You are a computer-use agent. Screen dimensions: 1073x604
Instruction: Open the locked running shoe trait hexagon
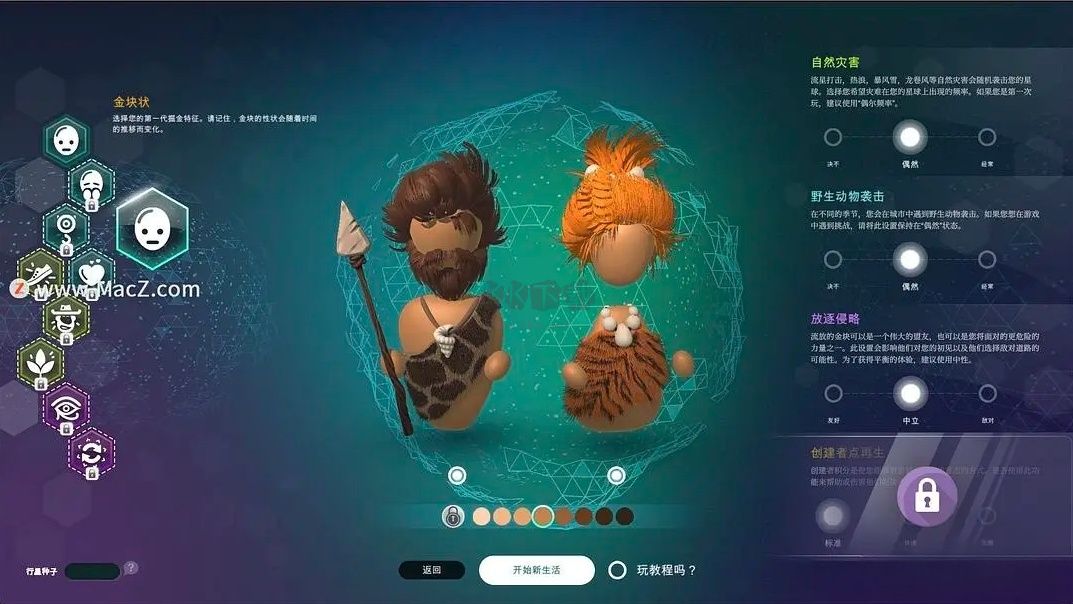[41, 273]
